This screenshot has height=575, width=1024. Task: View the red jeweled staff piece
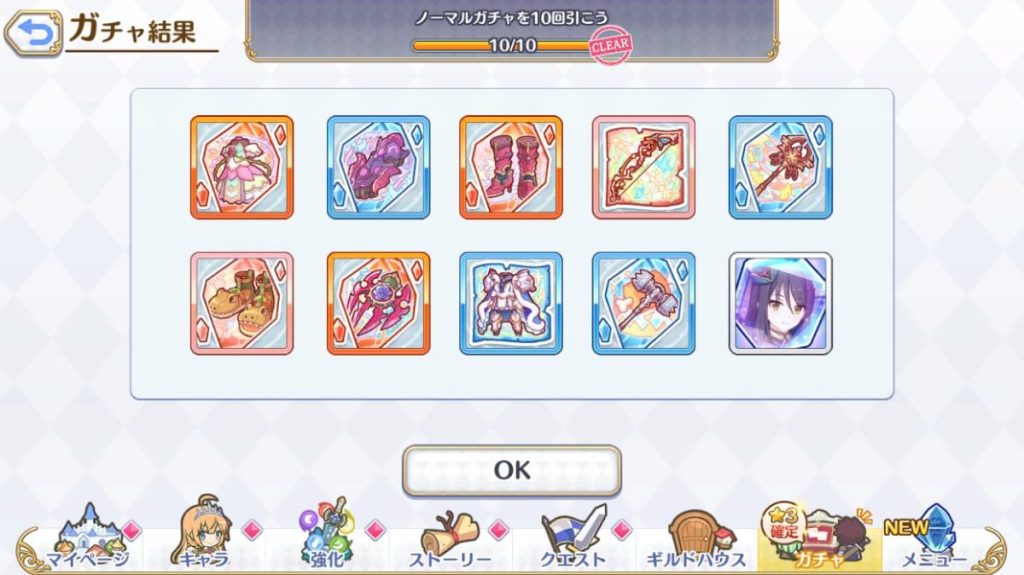click(780, 167)
